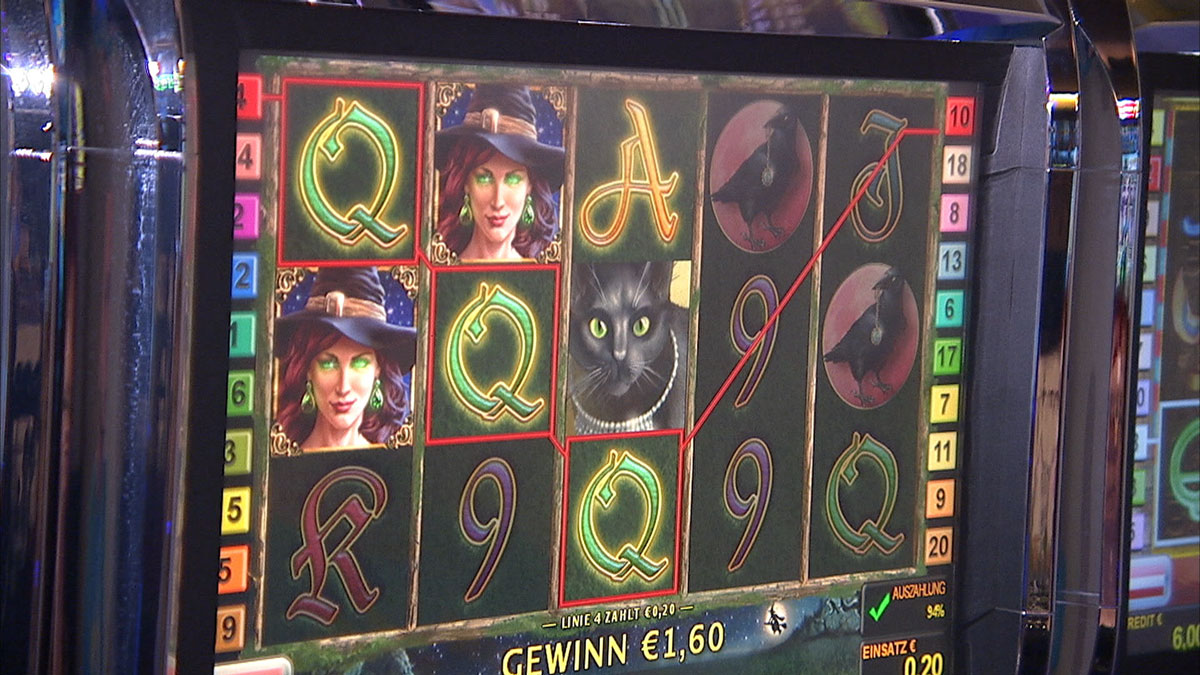Viewport: 1200px width, 675px height.
Task: Click the pink payline 8 marker
Action: click(954, 212)
